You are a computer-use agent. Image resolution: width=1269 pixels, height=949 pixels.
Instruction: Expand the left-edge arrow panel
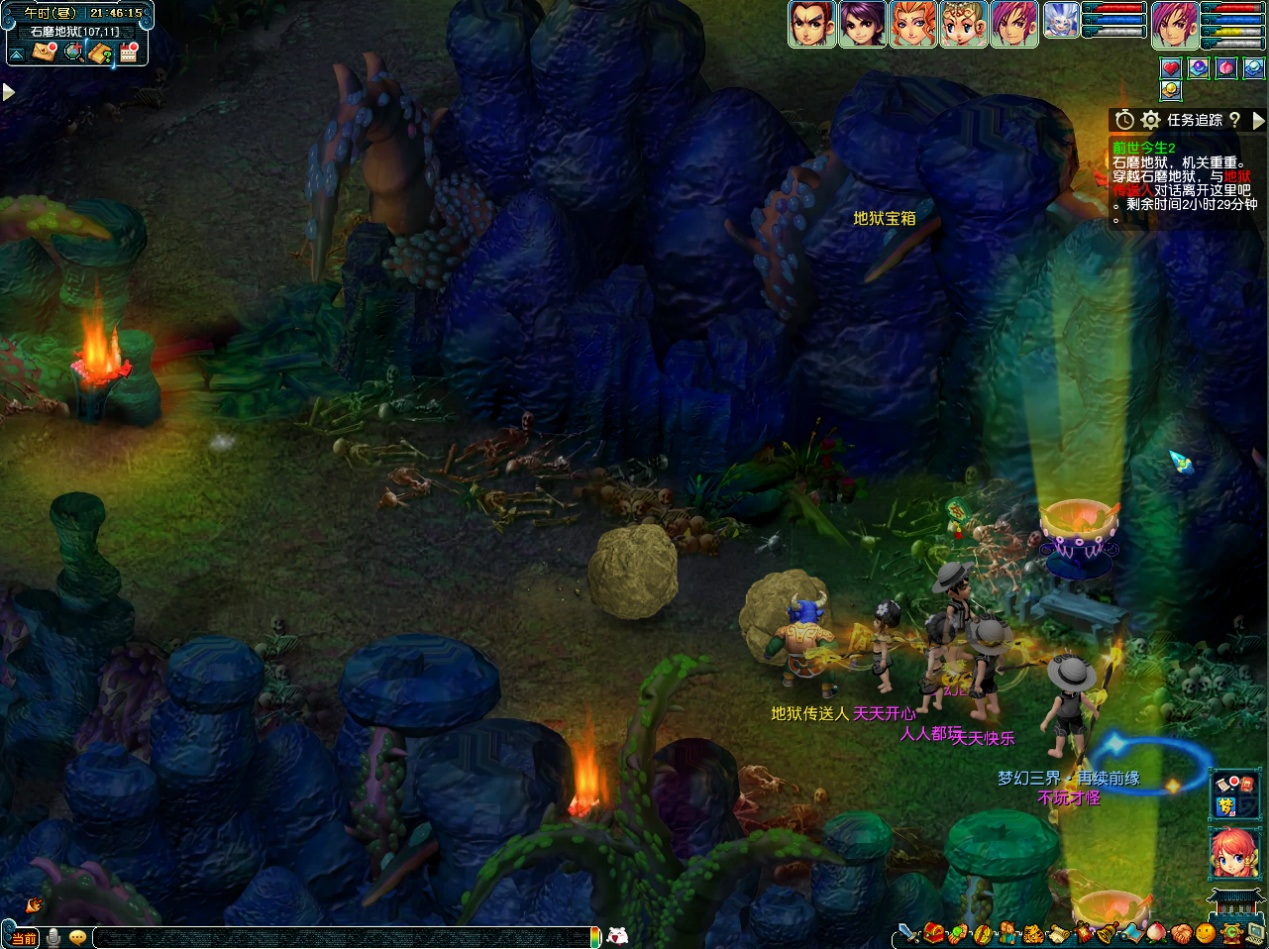coord(8,92)
